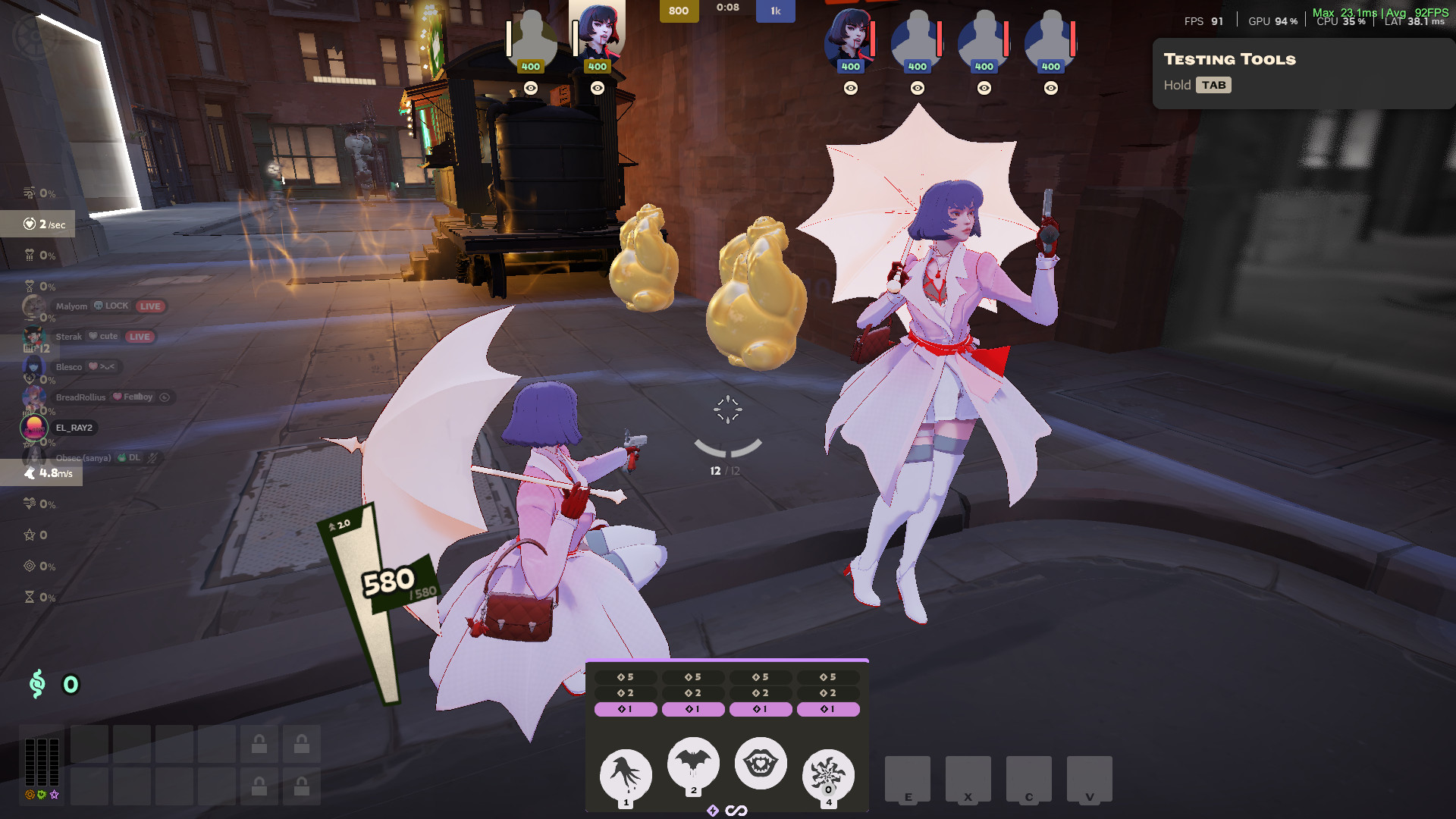Click the skull LOCK badge next to Malyom
Viewport: 1456px width, 819px height.
pyautogui.click(x=112, y=306)
